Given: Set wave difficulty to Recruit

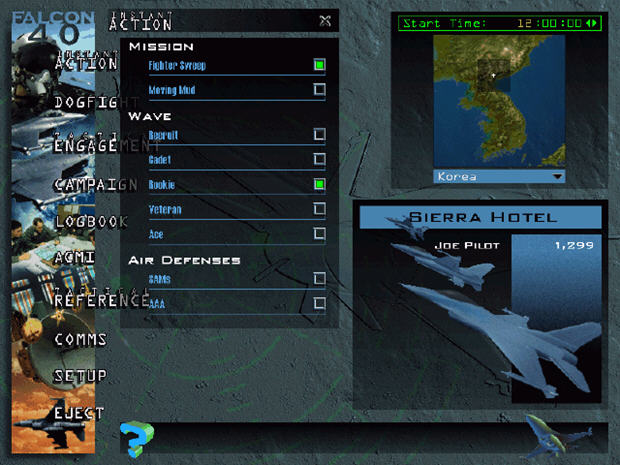Looking at the screenshot, I should 319,134.
